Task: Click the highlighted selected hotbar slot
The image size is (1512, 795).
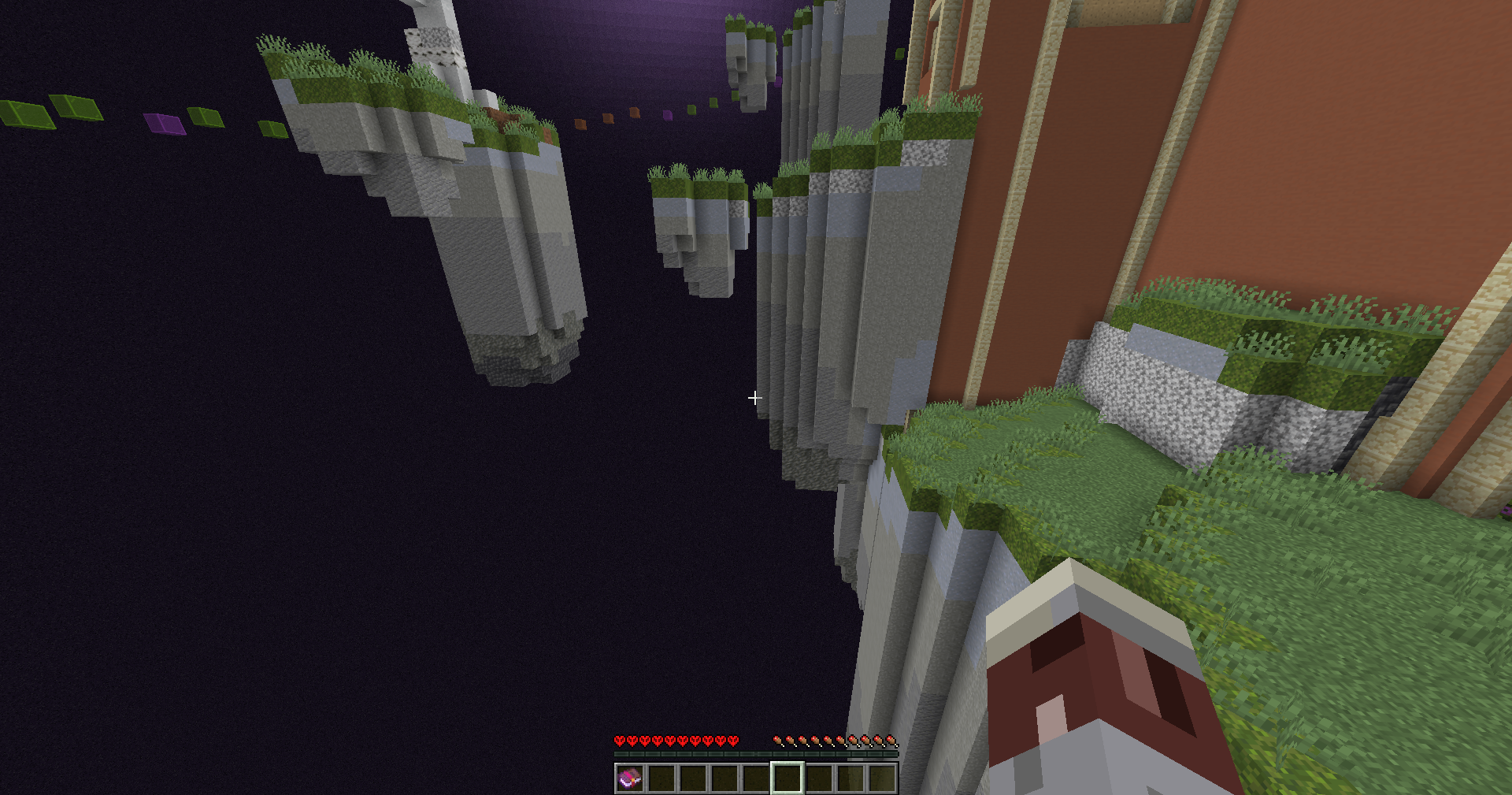Action: click(x=787, y=778)
